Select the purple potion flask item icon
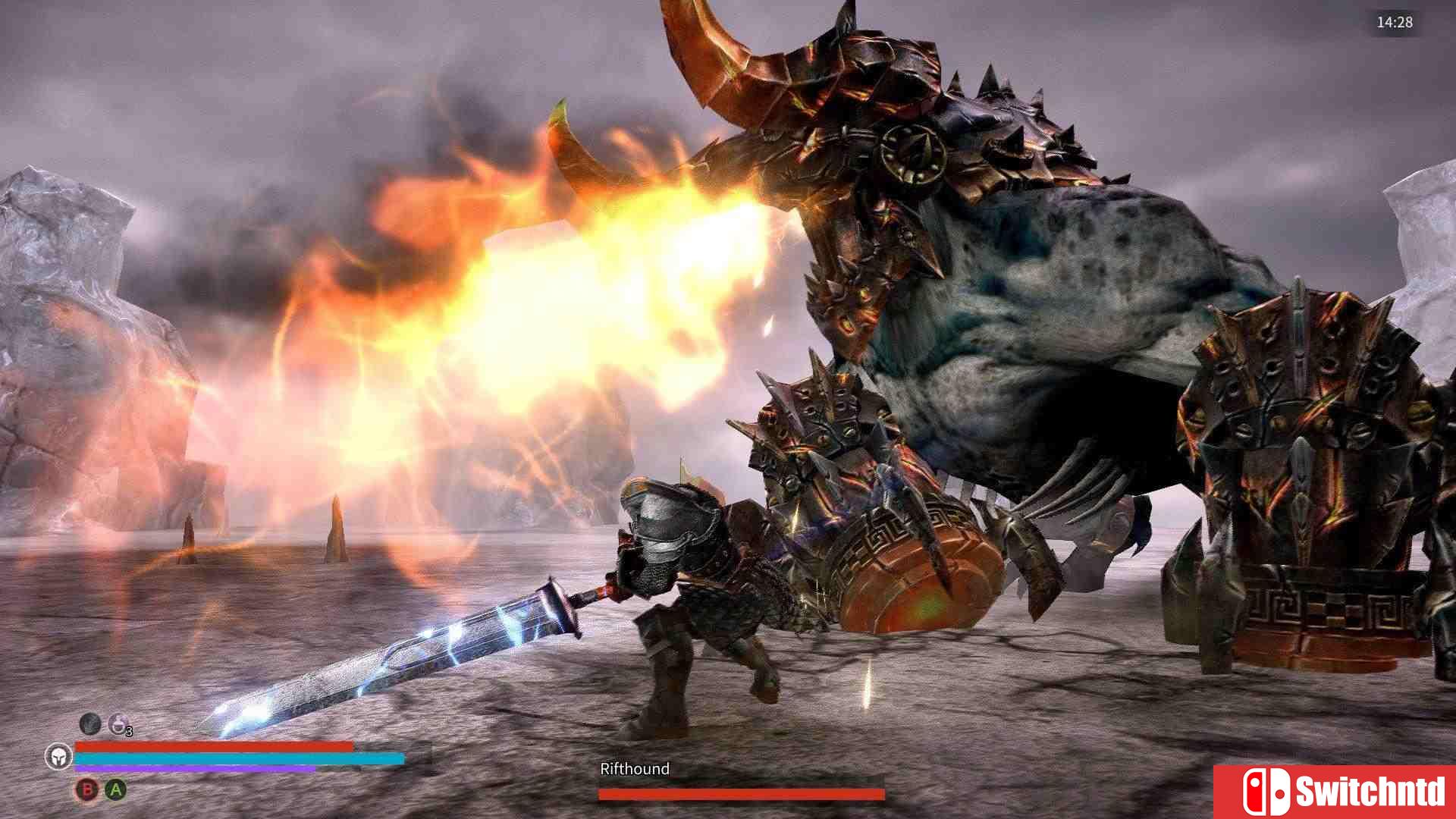1456x819 pixels. pos(118,724)
